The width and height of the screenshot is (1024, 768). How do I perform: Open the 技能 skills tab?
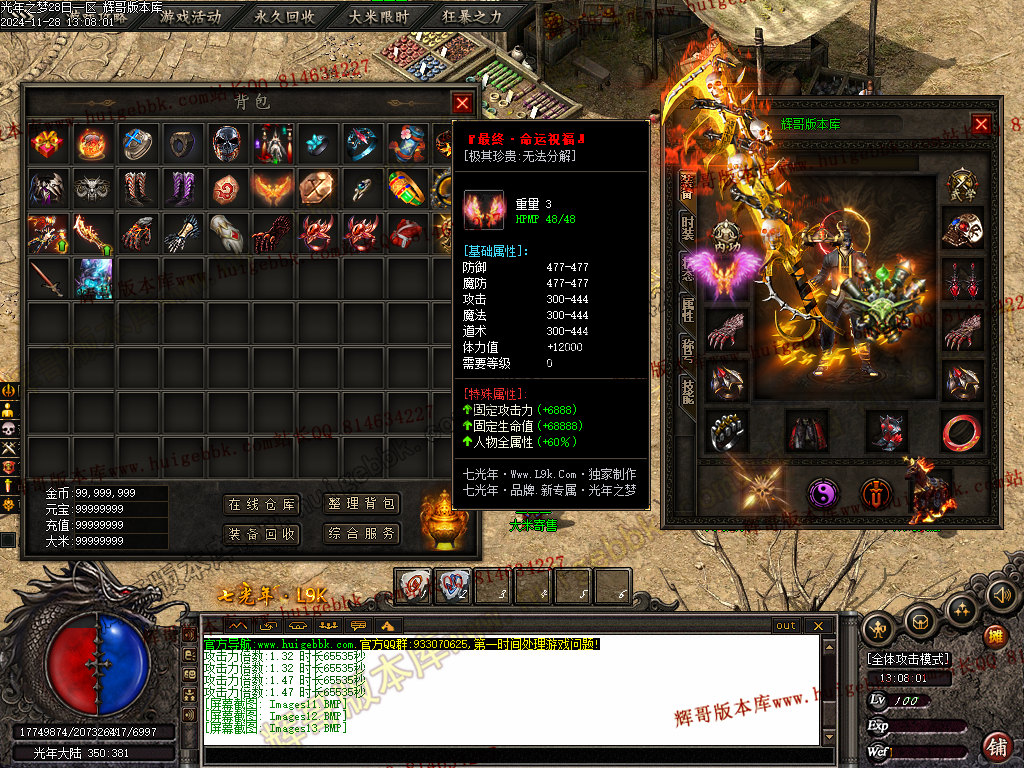coord(688,390)
